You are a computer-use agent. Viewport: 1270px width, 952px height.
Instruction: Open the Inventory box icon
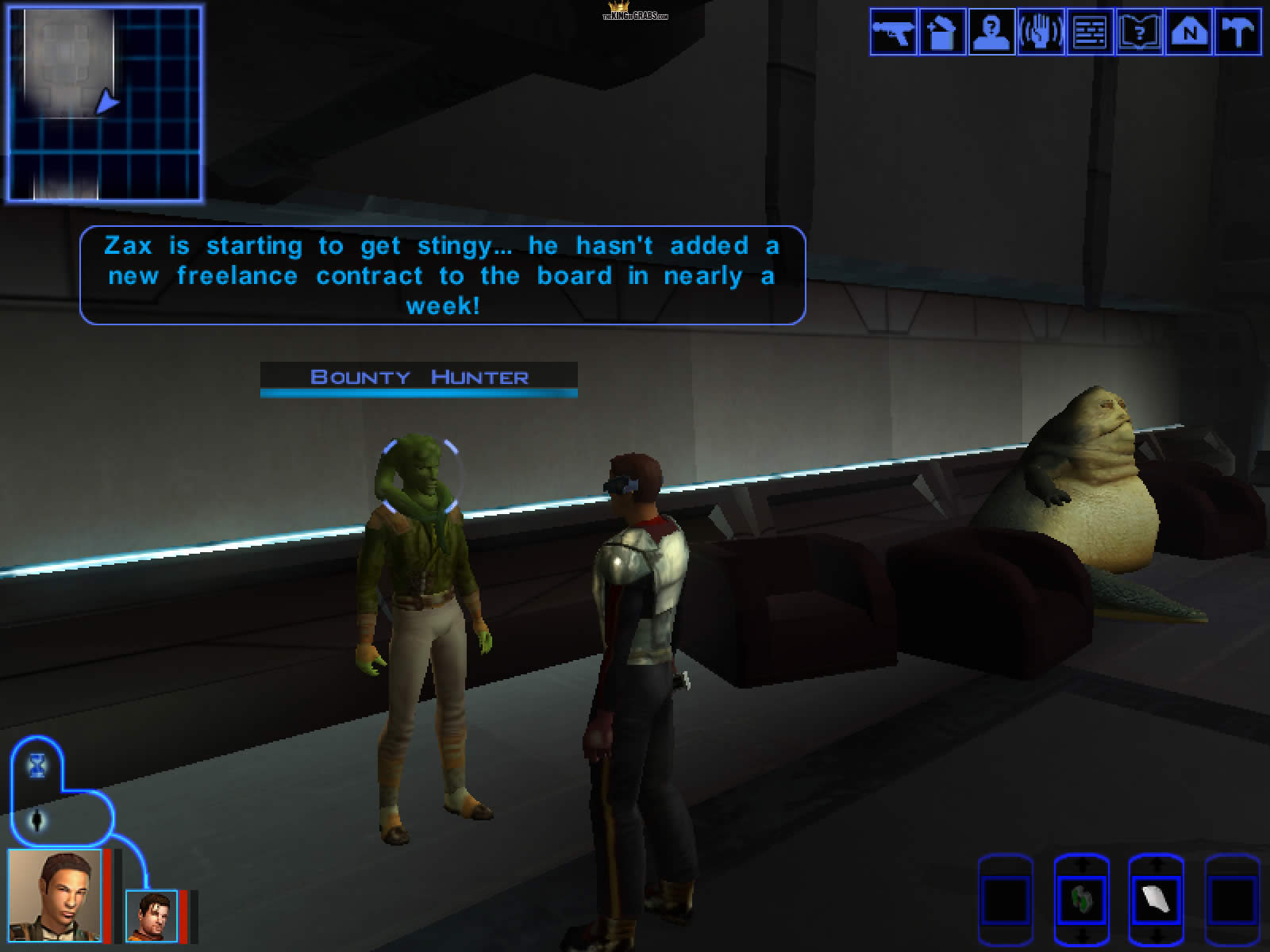tap(942, 33)
